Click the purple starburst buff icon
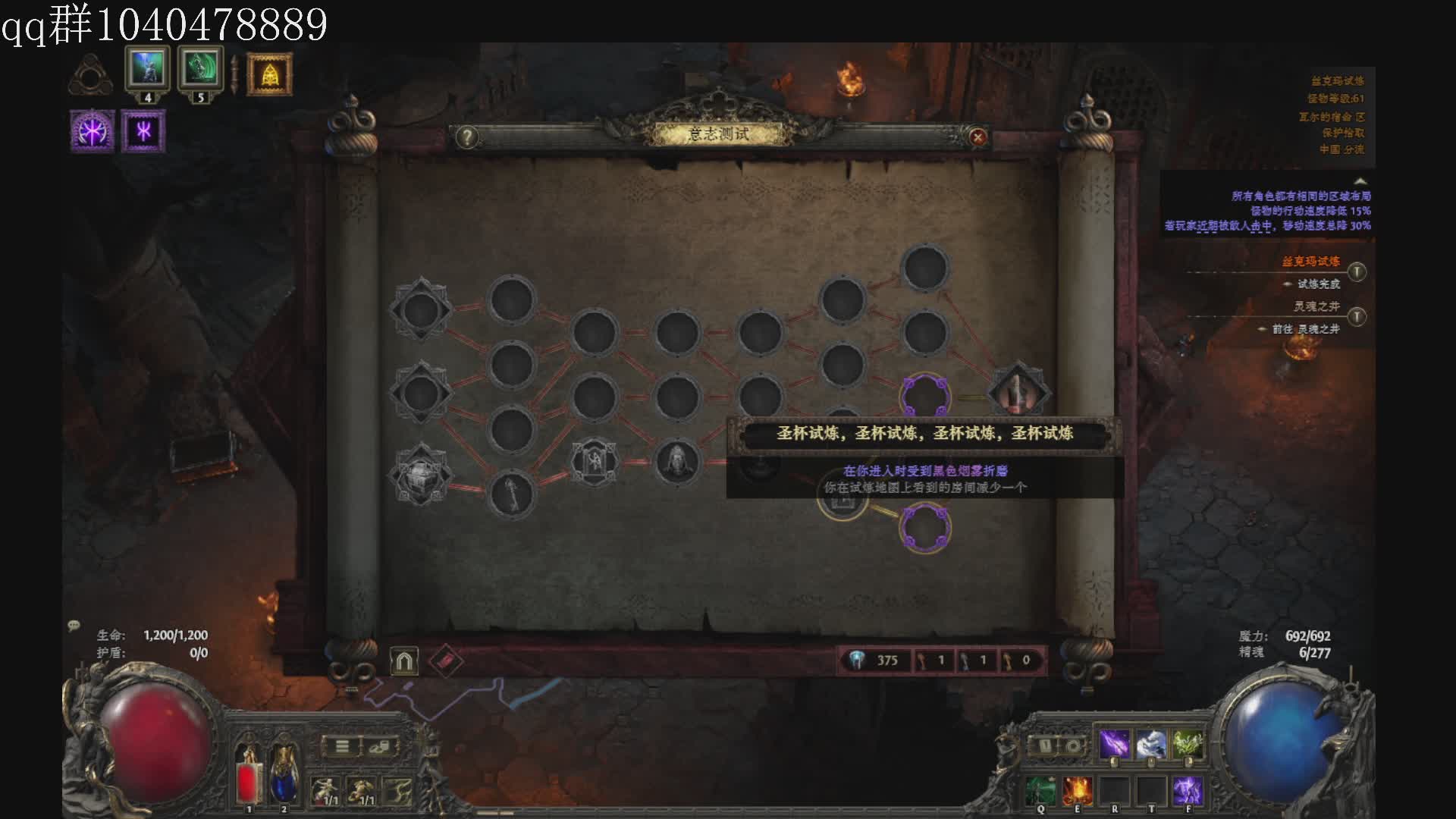 [x=93, y=131]
